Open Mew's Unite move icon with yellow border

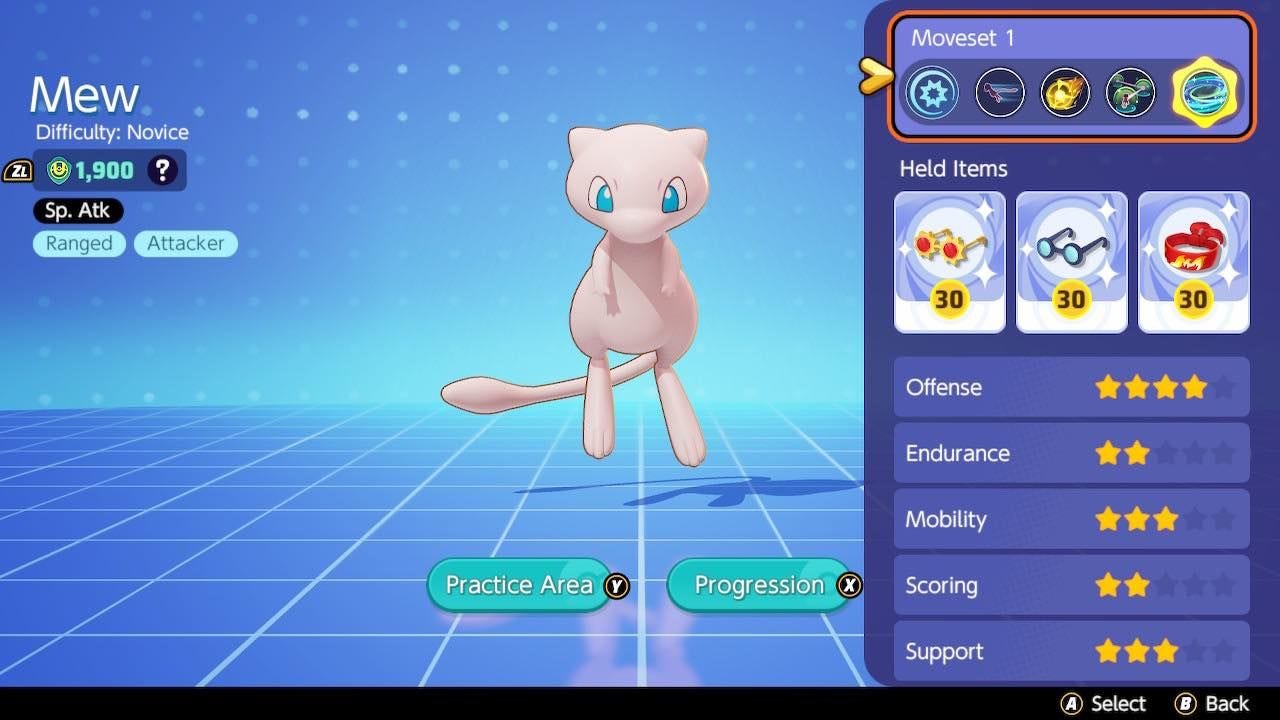[x=1203, y=92]
